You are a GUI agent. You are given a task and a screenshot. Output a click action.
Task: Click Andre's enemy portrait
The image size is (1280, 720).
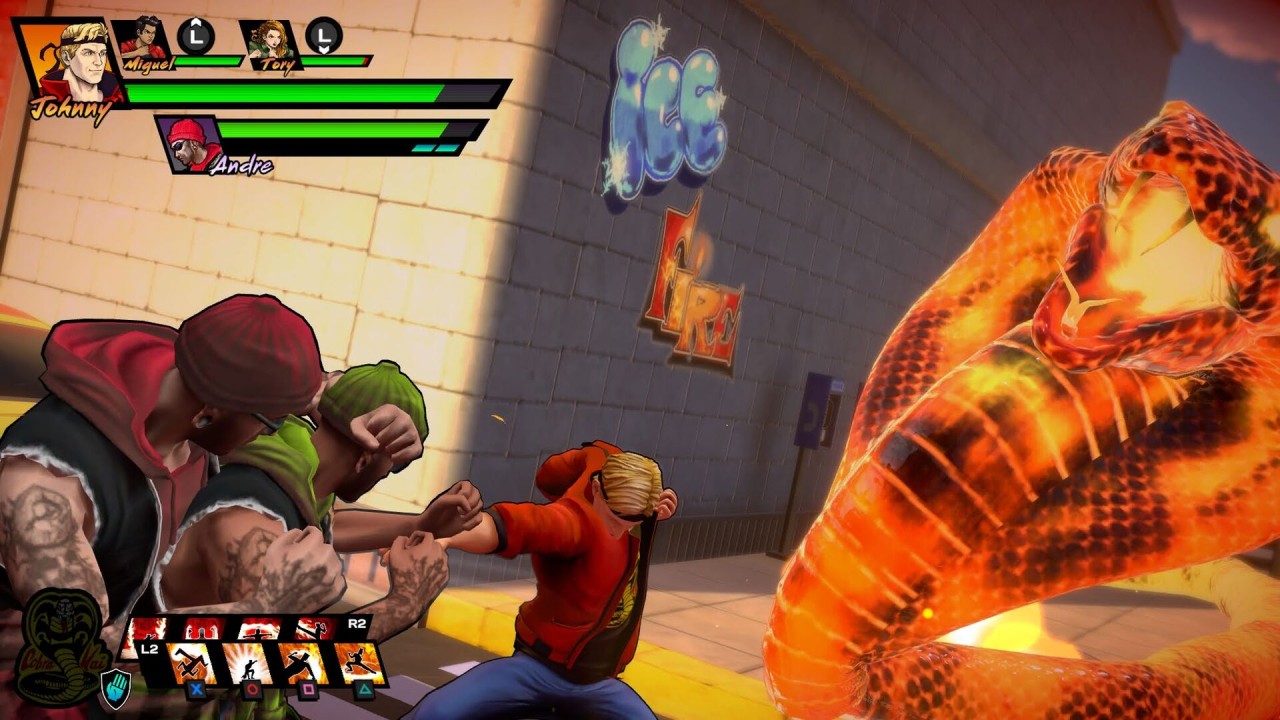tap(187, 141)
